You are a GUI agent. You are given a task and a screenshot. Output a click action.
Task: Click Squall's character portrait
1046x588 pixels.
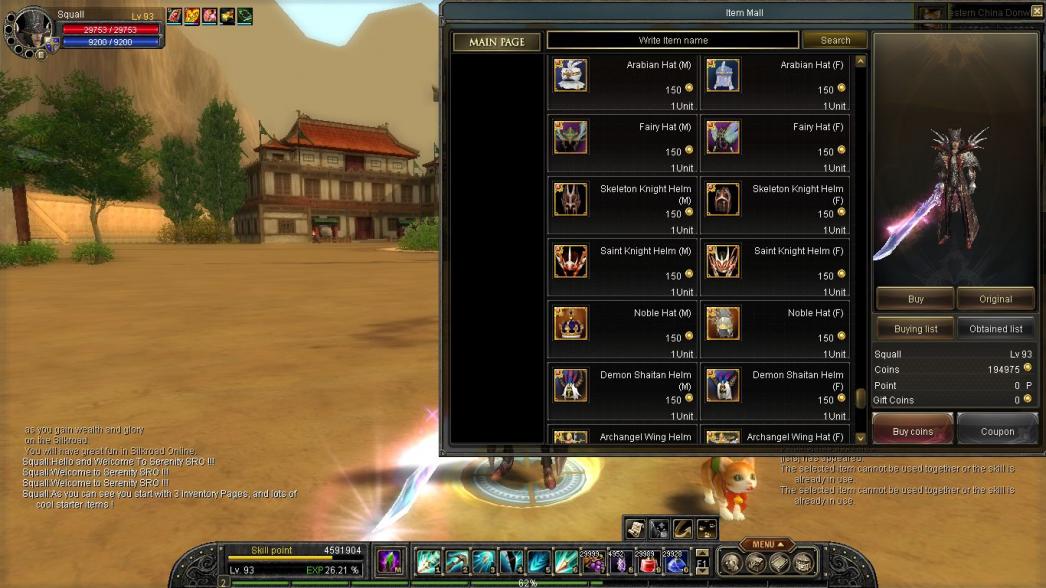pos(30,28)
